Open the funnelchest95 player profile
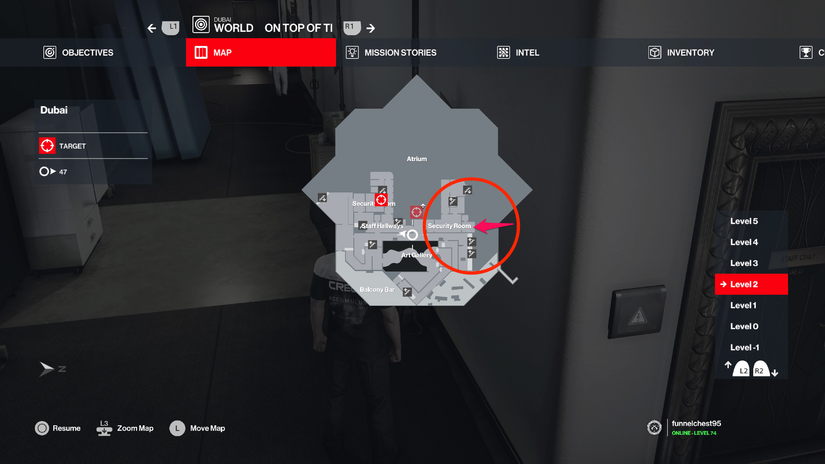 694,424
